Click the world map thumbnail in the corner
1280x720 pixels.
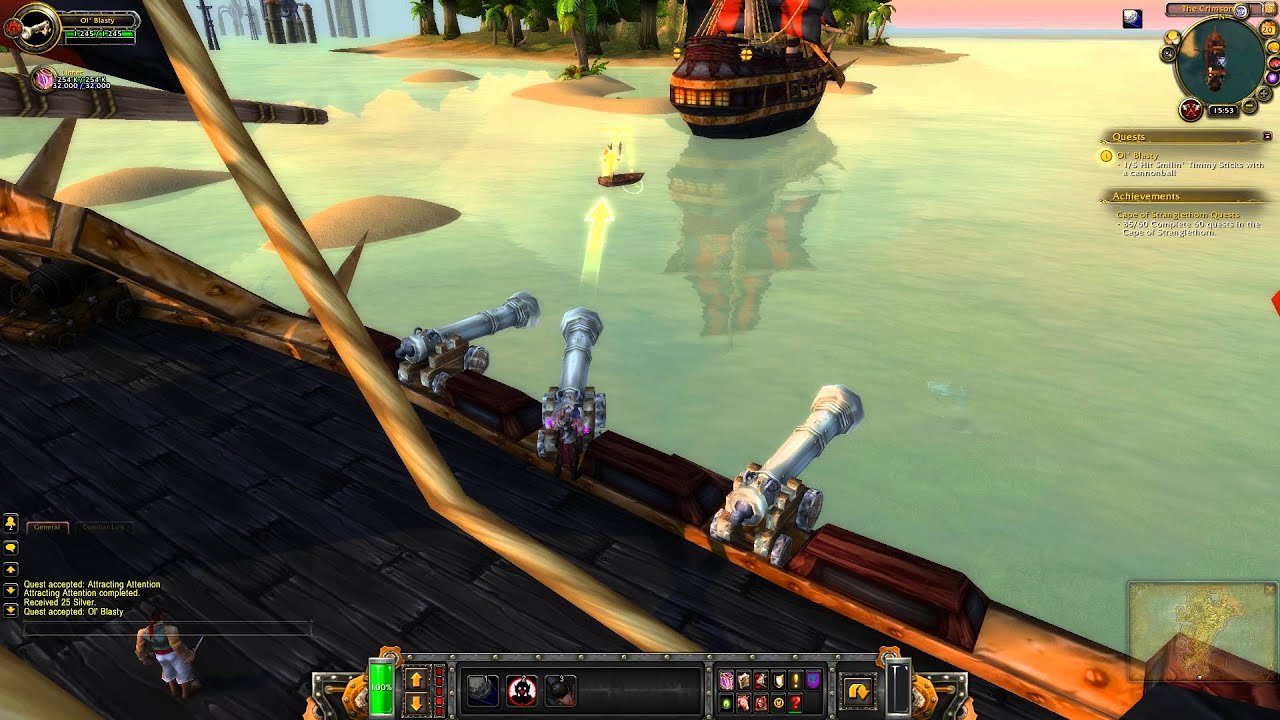(x=1200, y=632)
